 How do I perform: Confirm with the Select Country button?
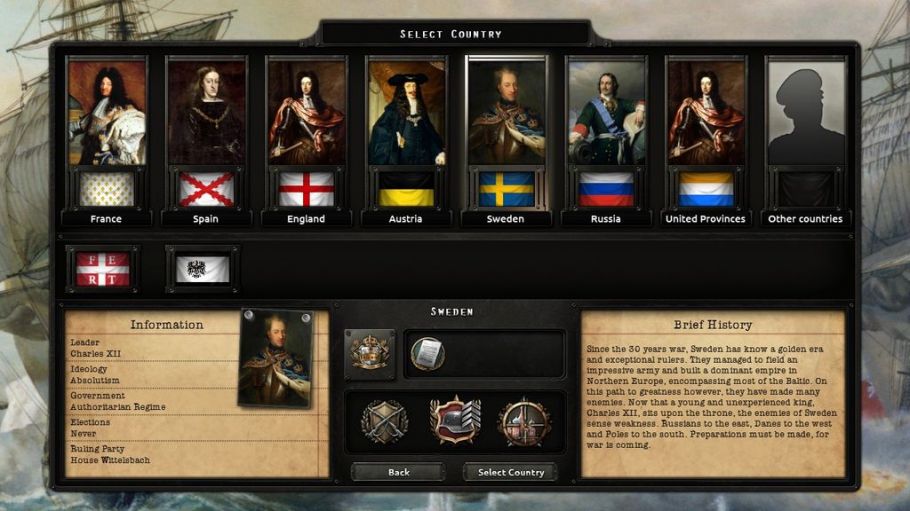click(x=511, y=472)
